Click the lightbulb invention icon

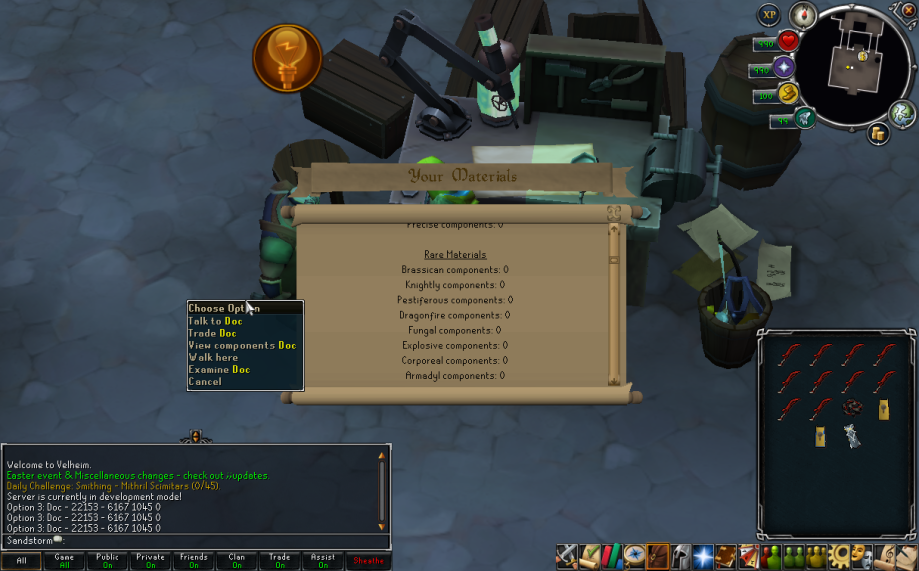click(x=287, y=57)
